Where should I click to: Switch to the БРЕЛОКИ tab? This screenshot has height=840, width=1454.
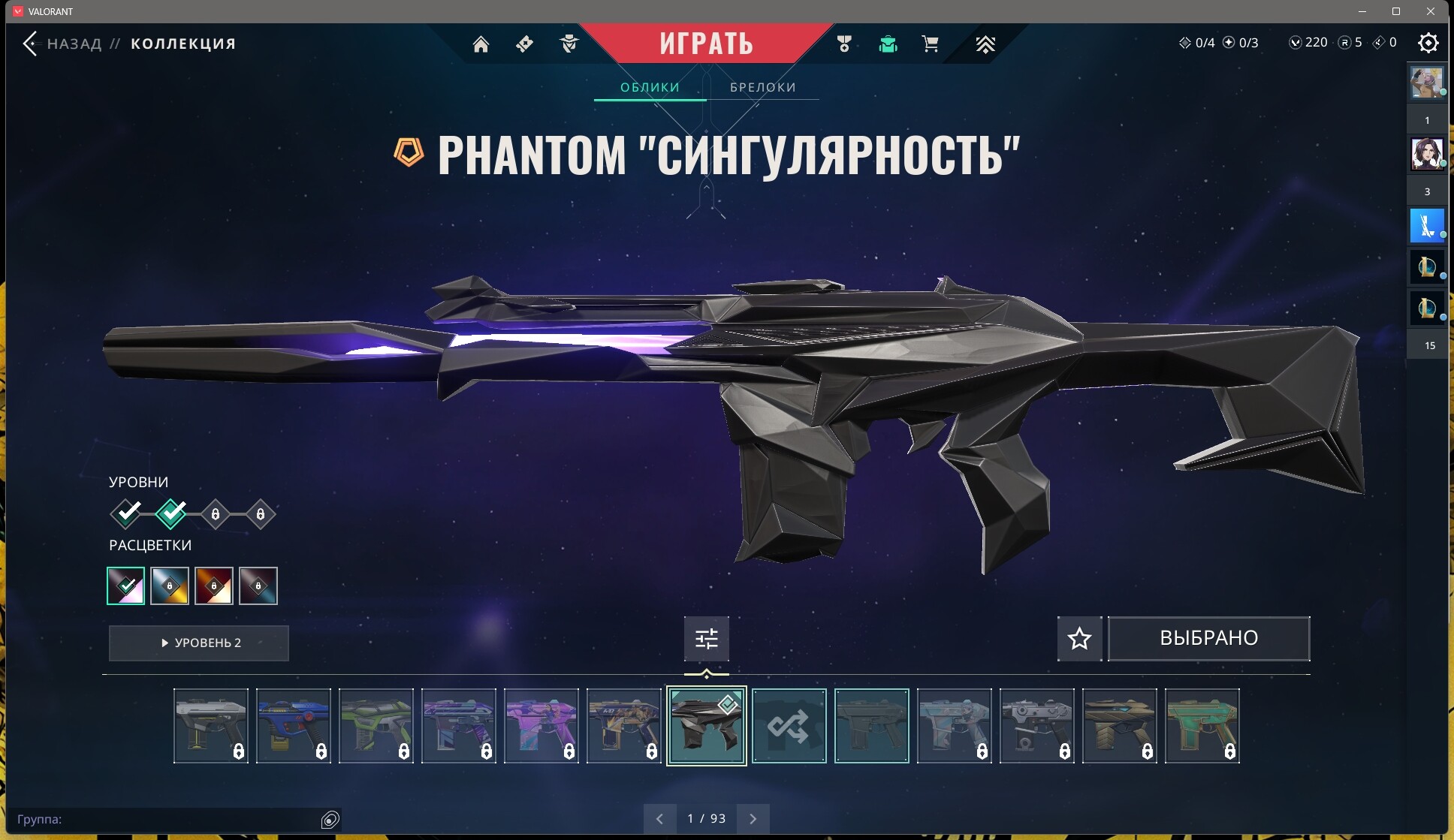(762, 87)
